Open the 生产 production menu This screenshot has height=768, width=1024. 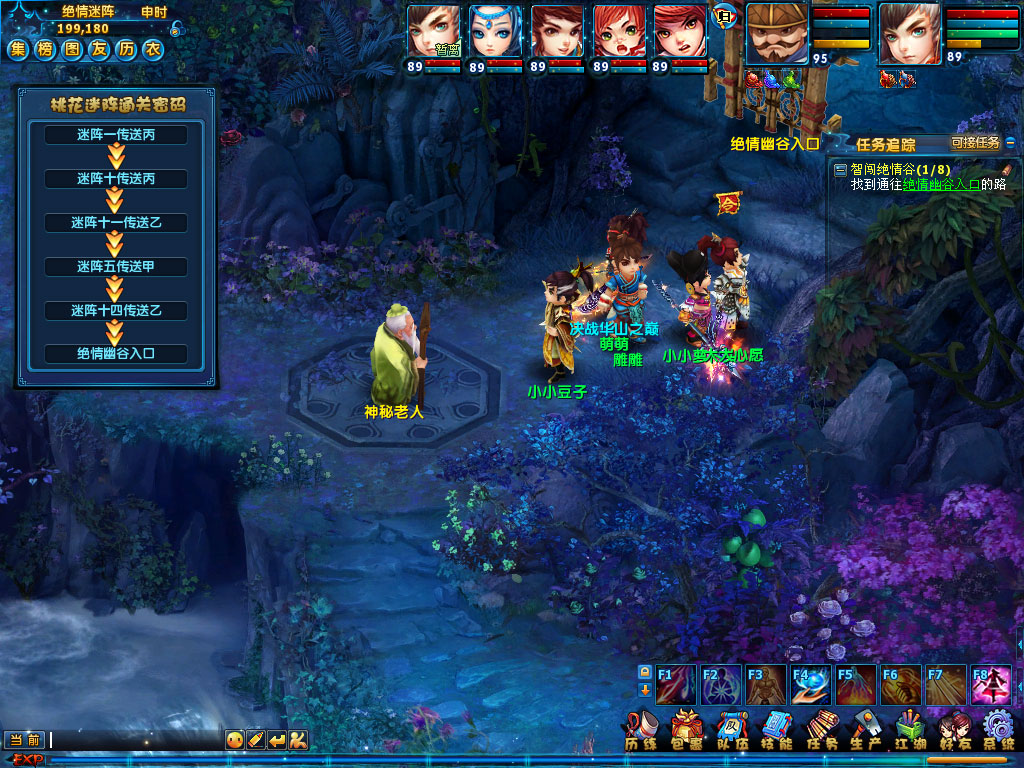(865, 728)
